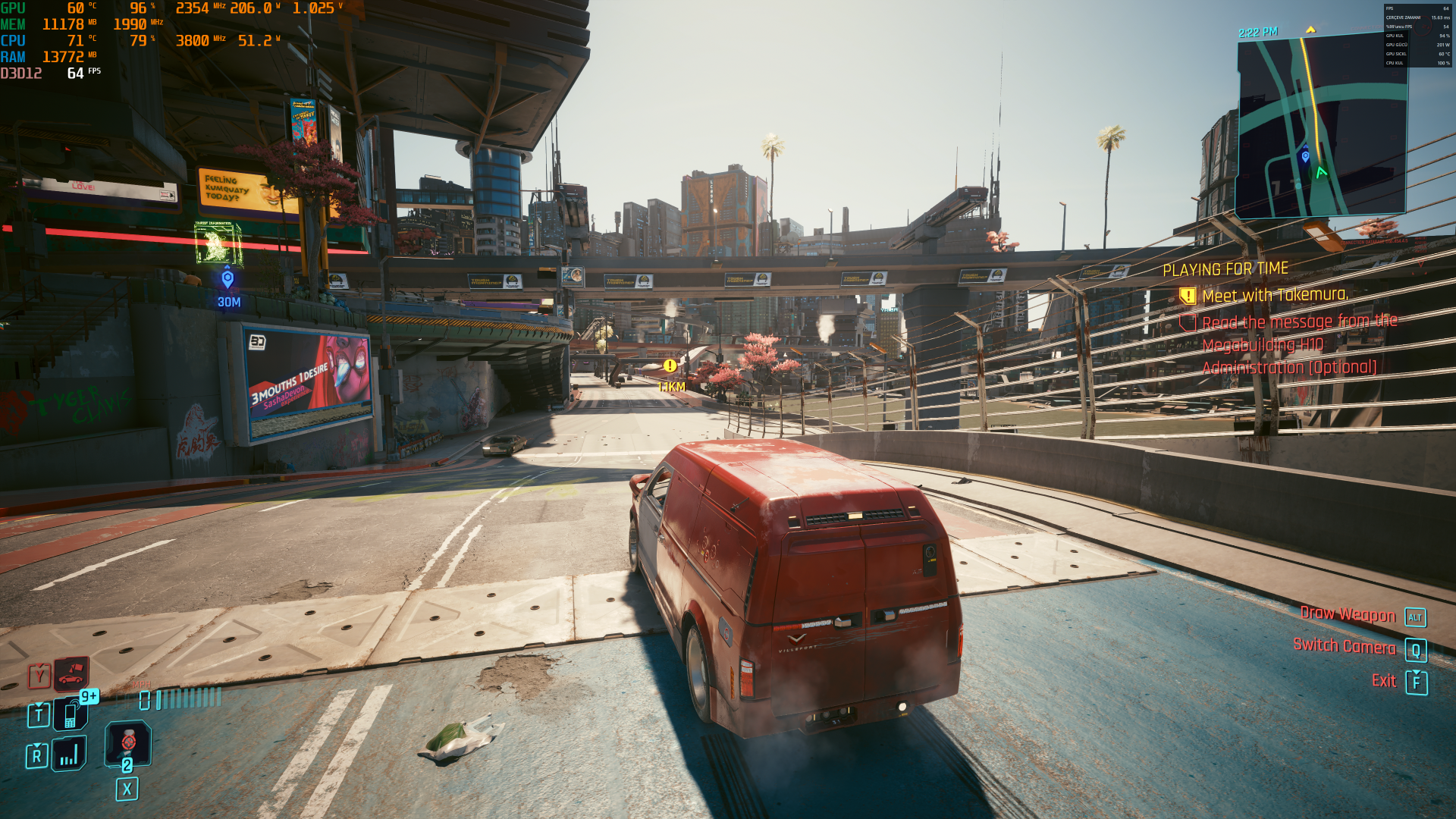Select the 'Meet with Takemura' objective

pos(1275,295)
